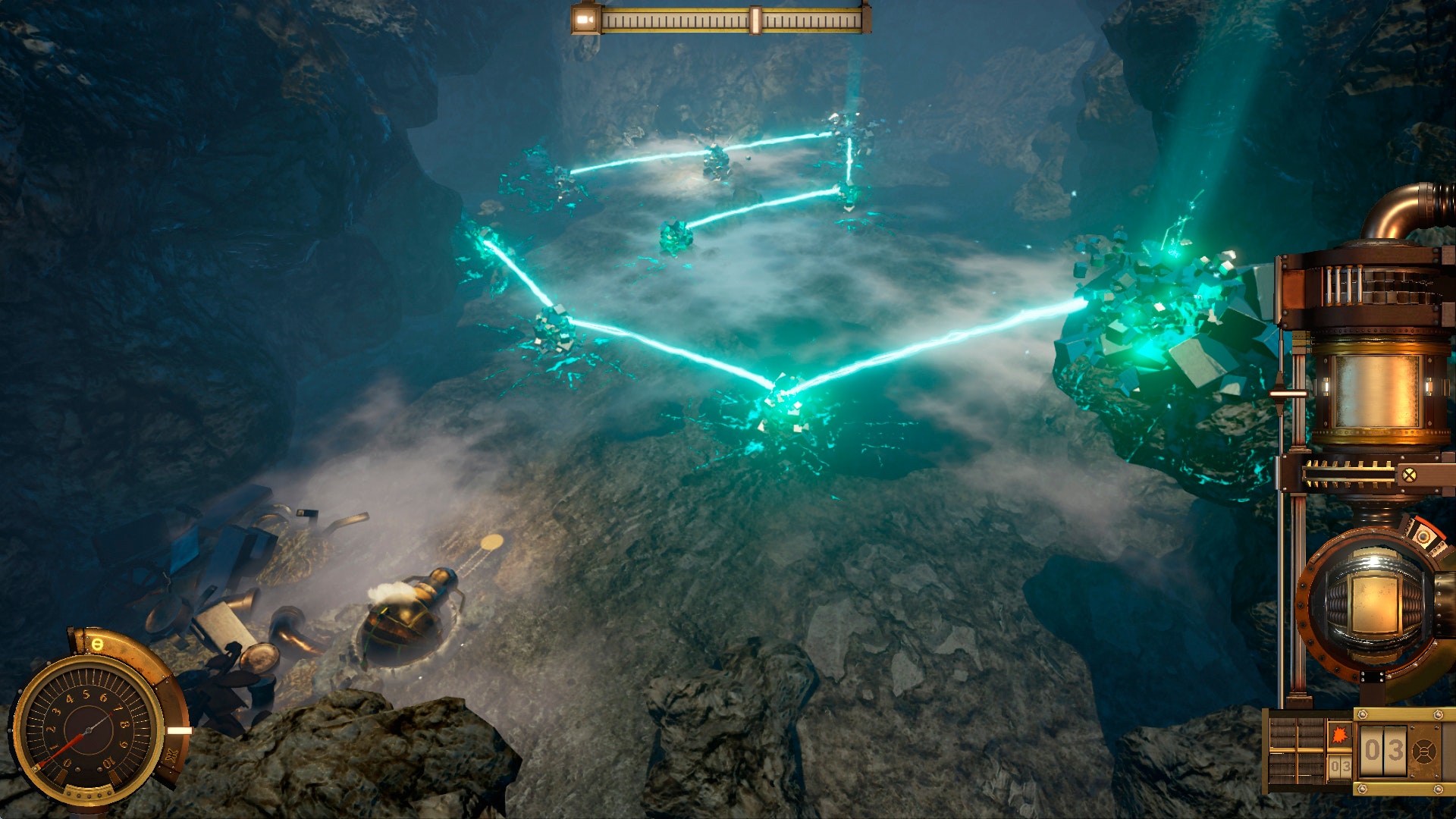Click the glowing minus symbol above the gauge

[97, 645]
